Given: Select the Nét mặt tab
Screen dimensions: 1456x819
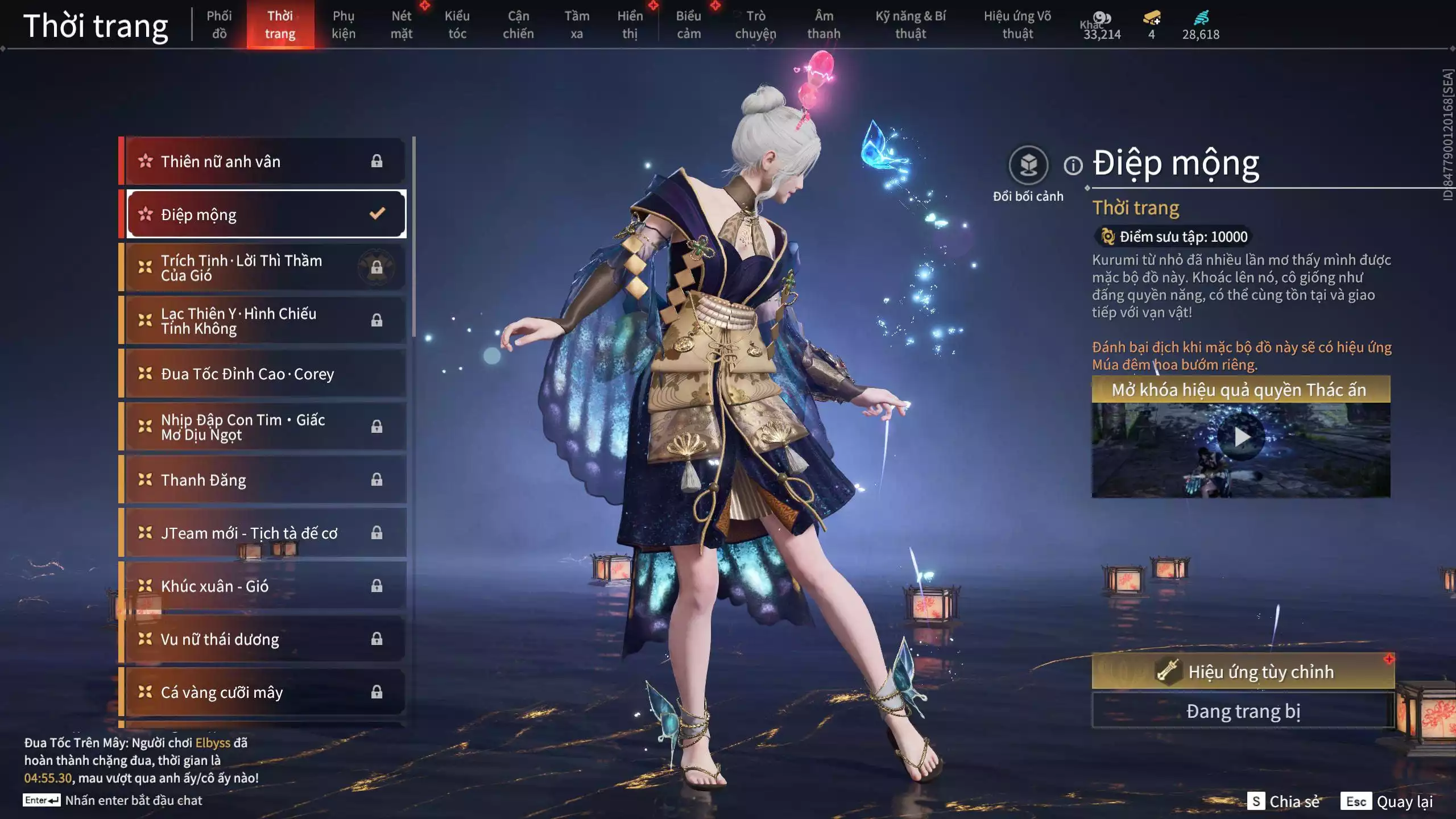Looking at the screenshot, I should (401, 24).
